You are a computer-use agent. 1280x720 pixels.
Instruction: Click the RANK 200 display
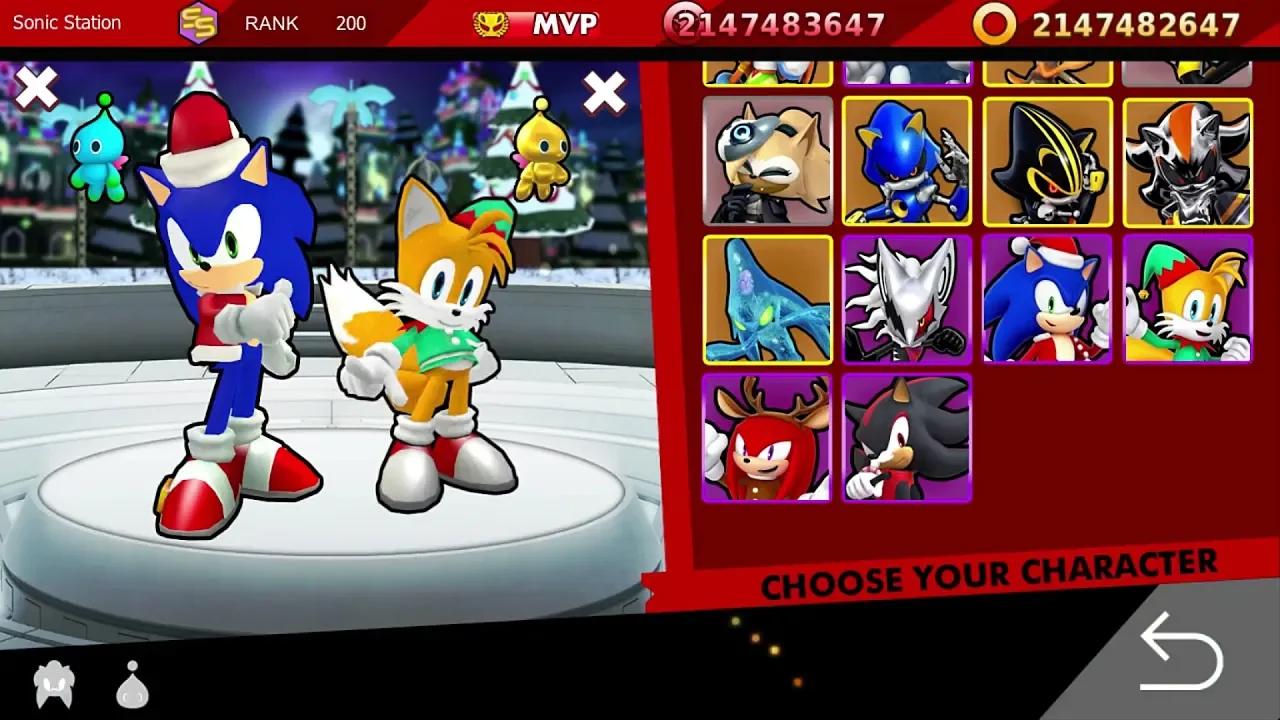tap(300, 23)
